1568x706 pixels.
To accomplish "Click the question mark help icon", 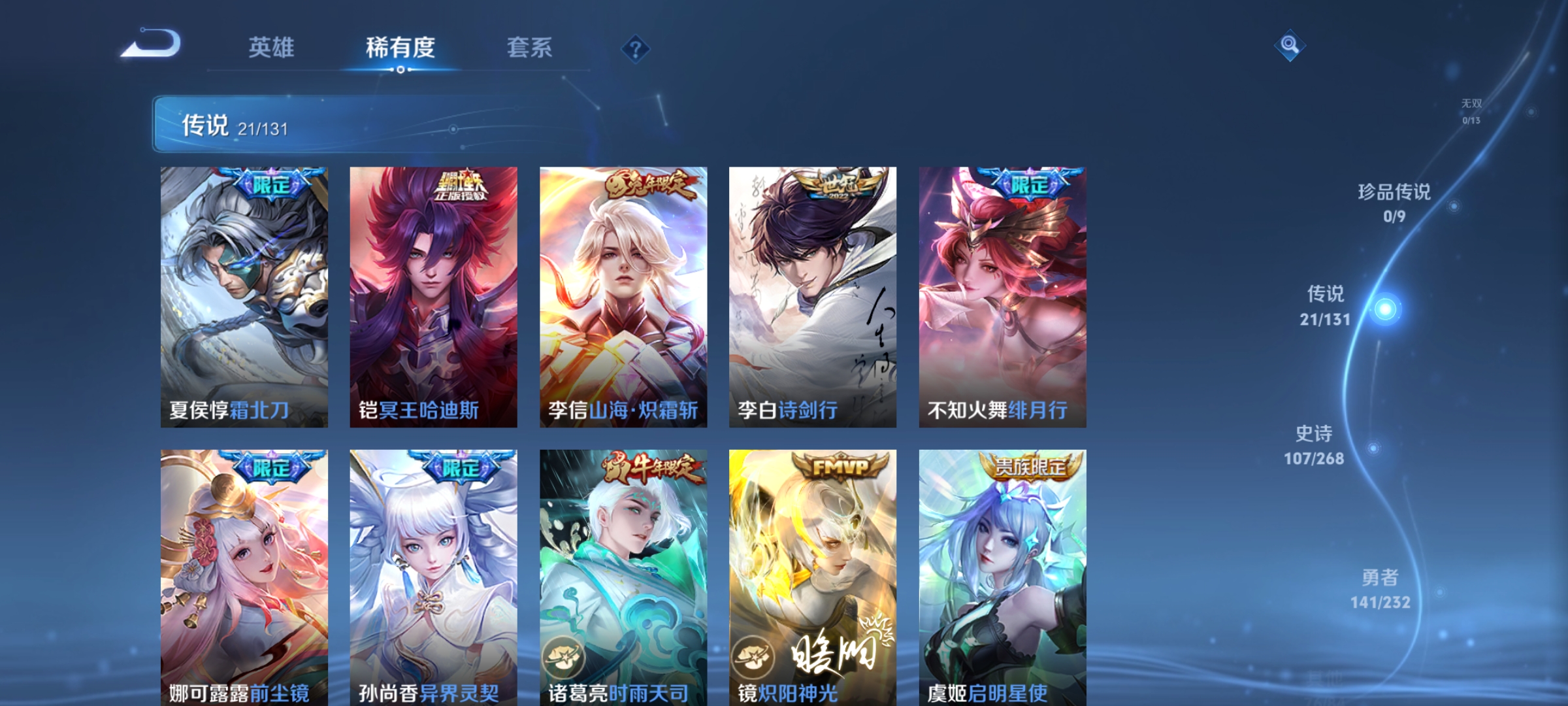I will 637,50.
